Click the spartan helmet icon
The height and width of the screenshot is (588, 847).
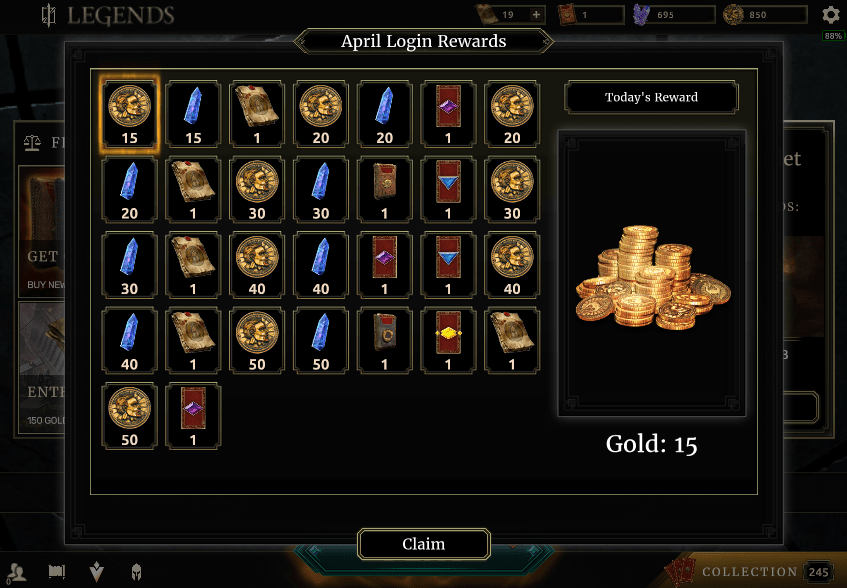coord(135,572)
